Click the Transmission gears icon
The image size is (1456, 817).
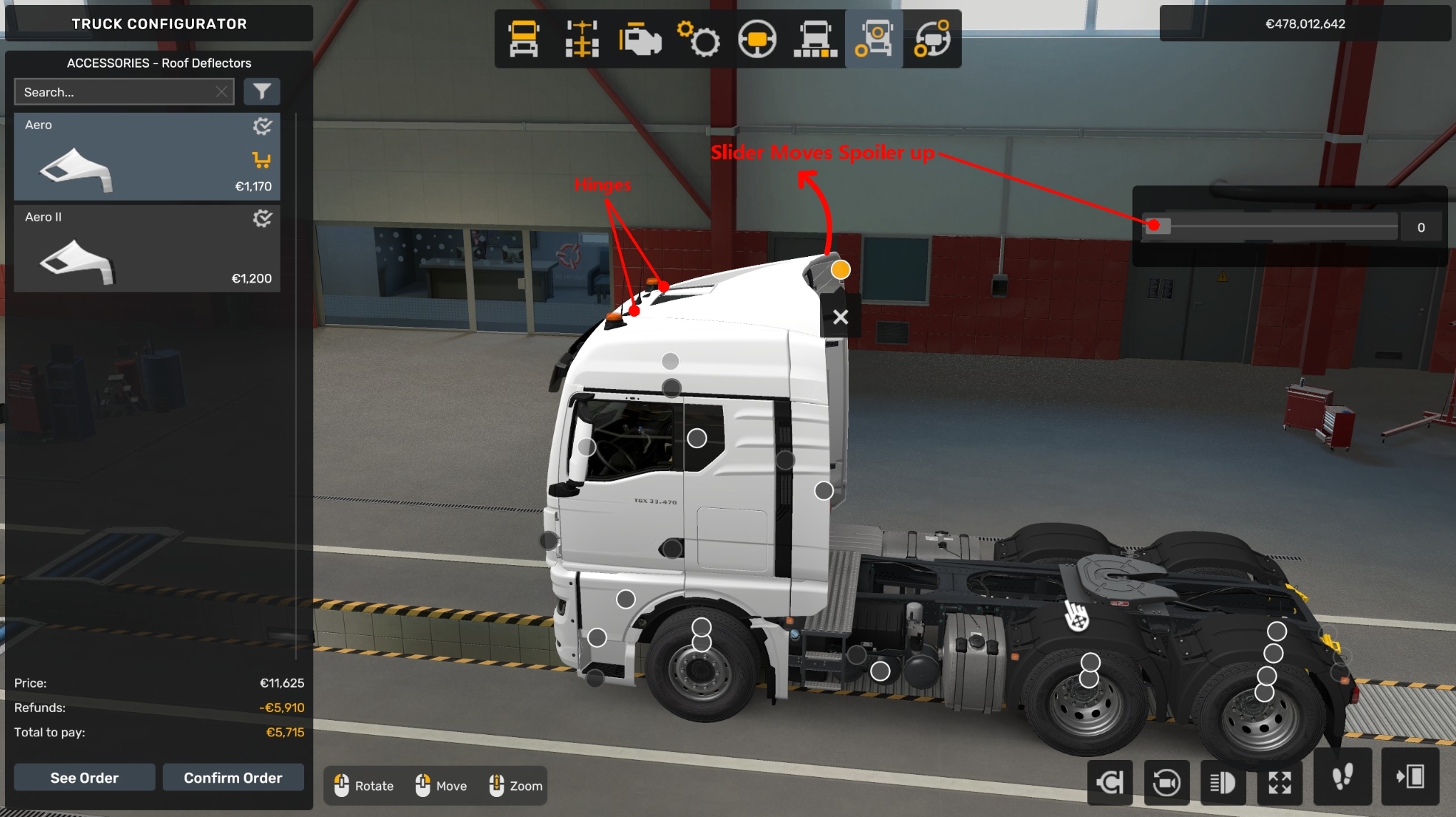(x=699, y=39)
